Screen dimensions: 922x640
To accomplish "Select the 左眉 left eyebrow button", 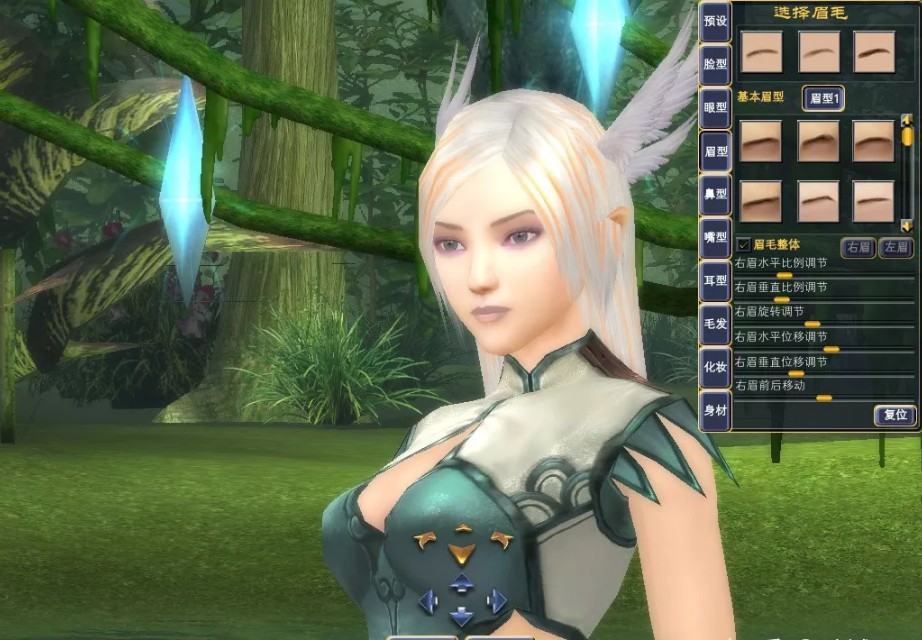I will 895,247.
